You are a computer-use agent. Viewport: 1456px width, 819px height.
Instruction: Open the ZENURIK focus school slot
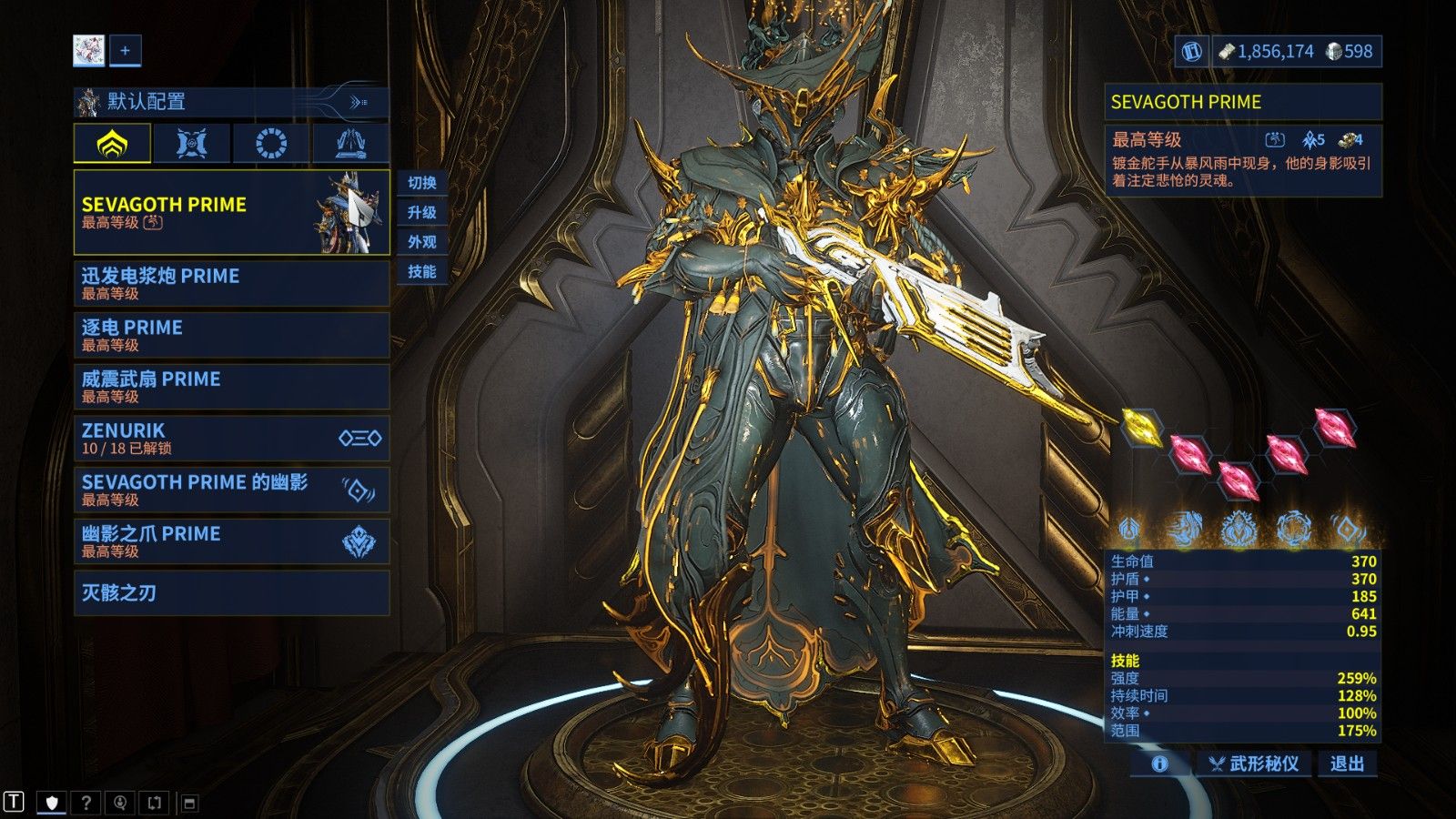pos(231,438)
